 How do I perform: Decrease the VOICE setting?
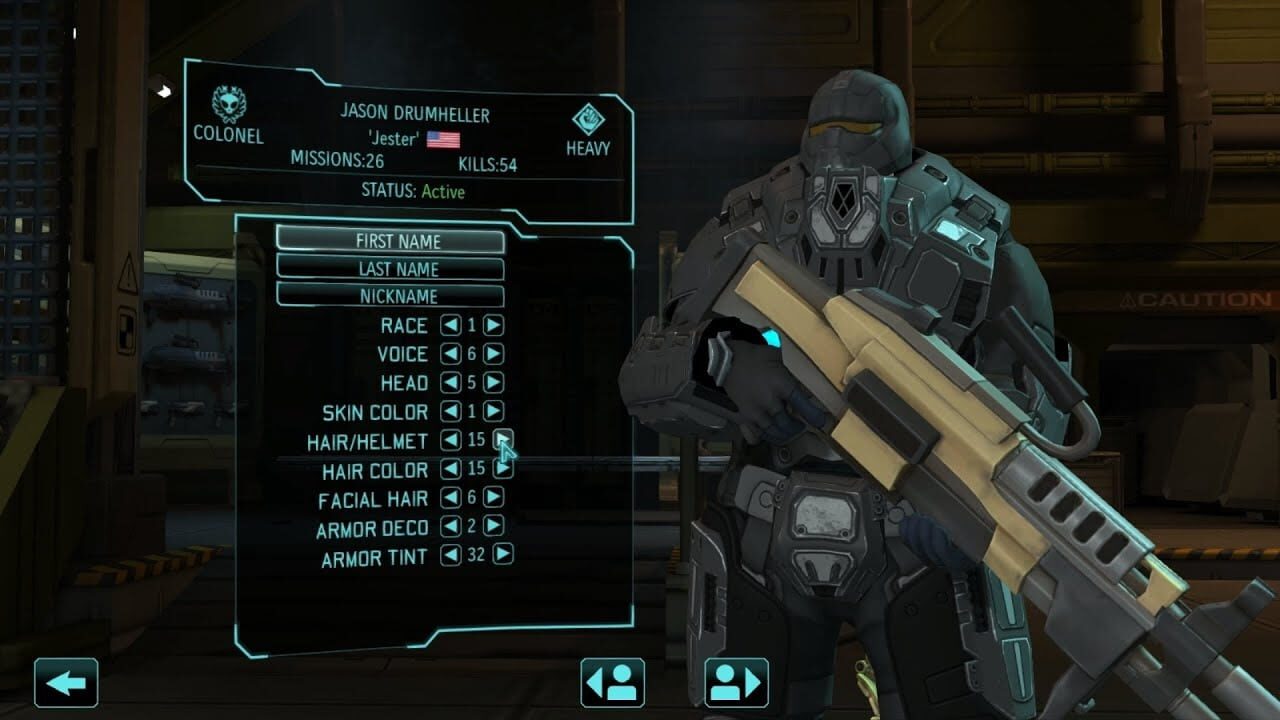(x=449, y=353)
